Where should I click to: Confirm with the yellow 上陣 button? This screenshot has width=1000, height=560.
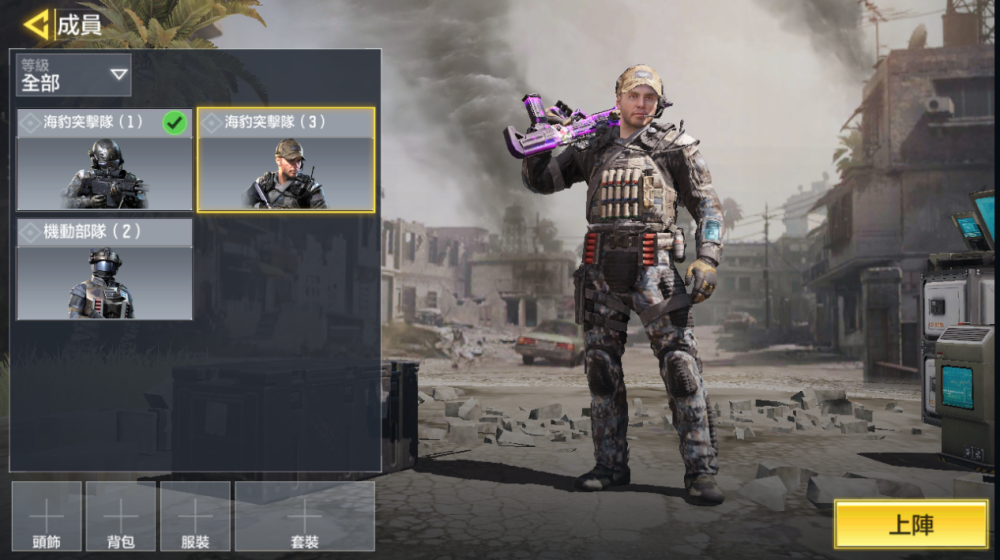[911, 525]
